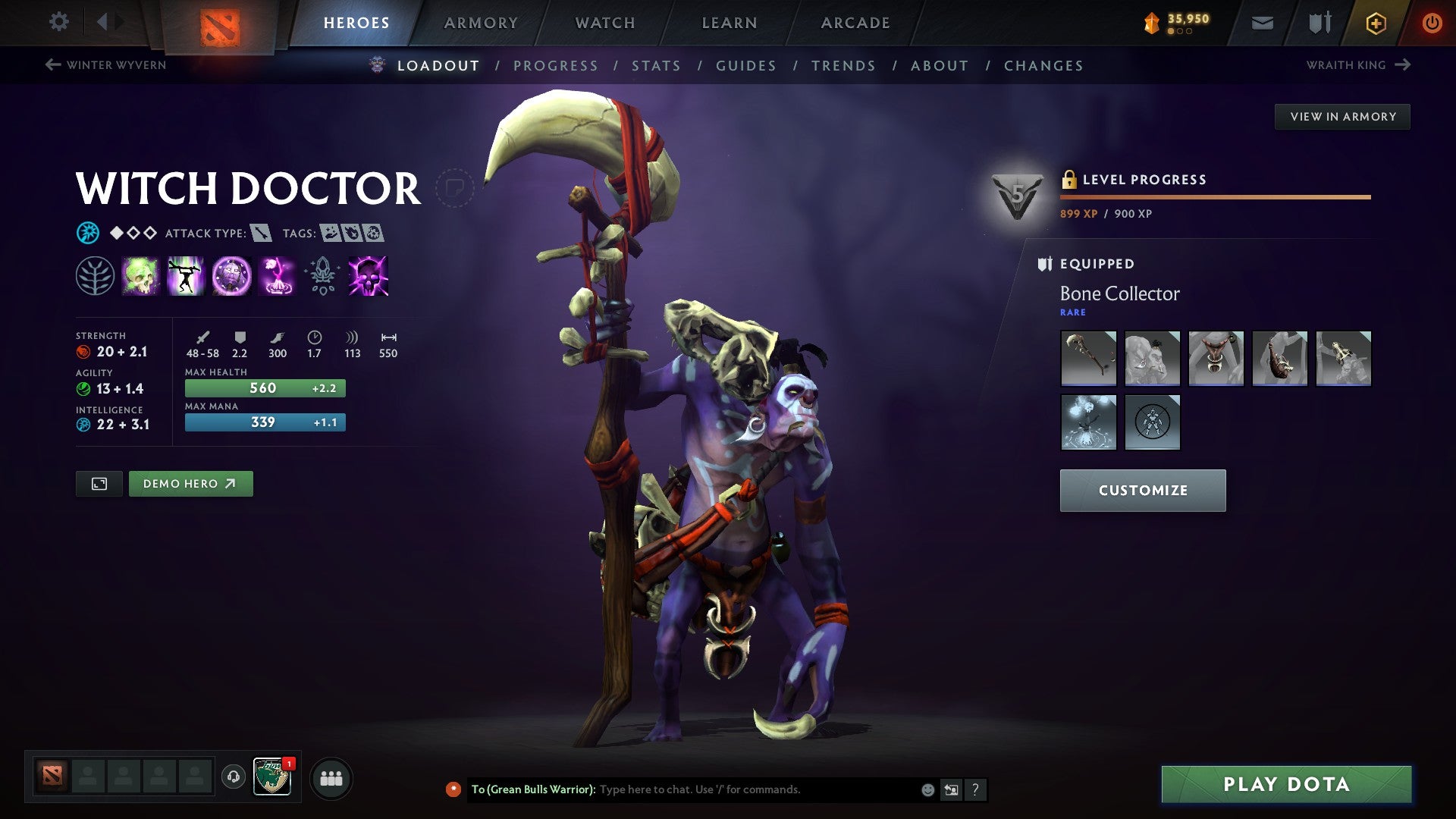Click the Aghanim's Shard upgrade icon
This screenshot has width=1456, height=819.
322,276
